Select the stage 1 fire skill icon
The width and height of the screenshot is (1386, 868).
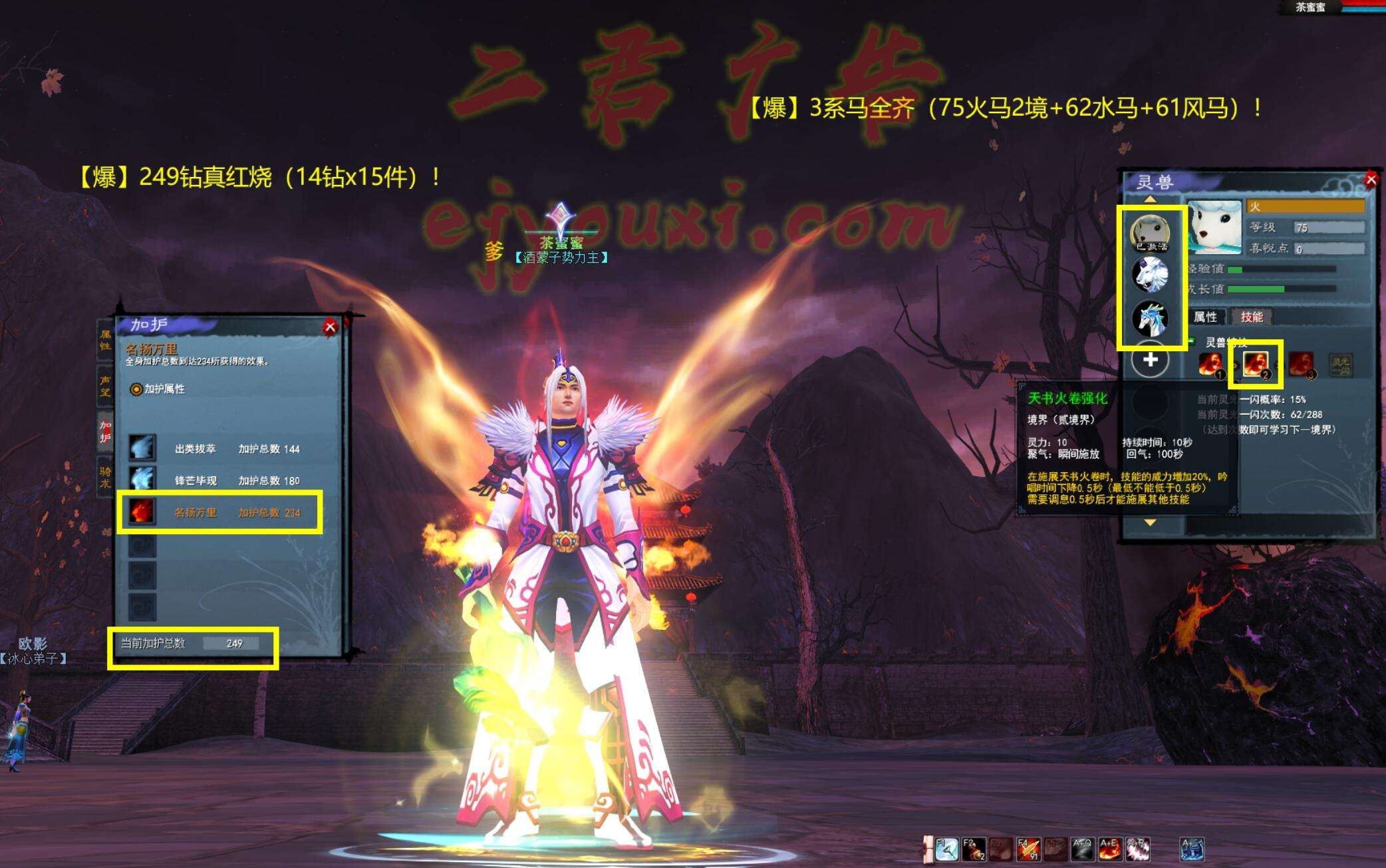[x=1210, y=364]
